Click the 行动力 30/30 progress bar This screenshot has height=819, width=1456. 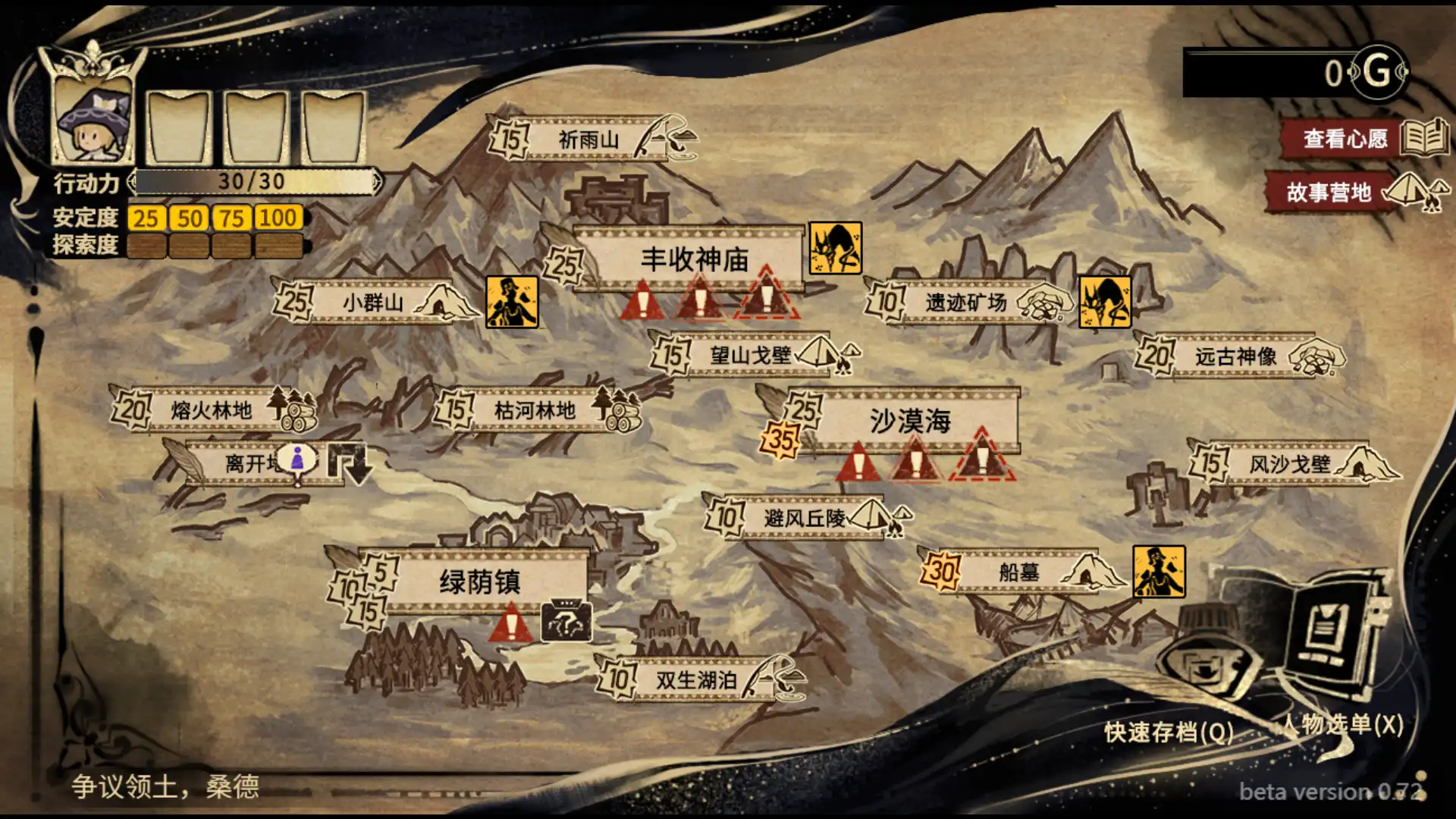(258, 182)
